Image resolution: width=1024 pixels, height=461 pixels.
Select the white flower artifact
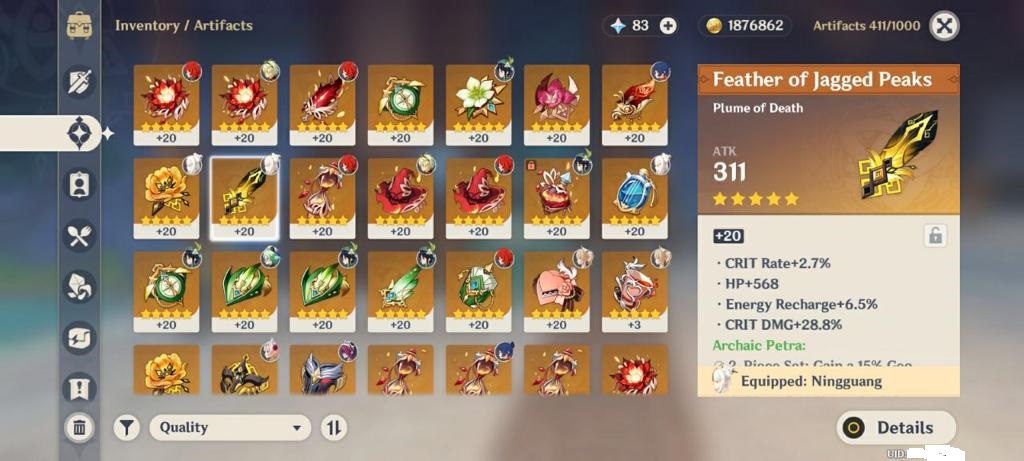point(478,98)
